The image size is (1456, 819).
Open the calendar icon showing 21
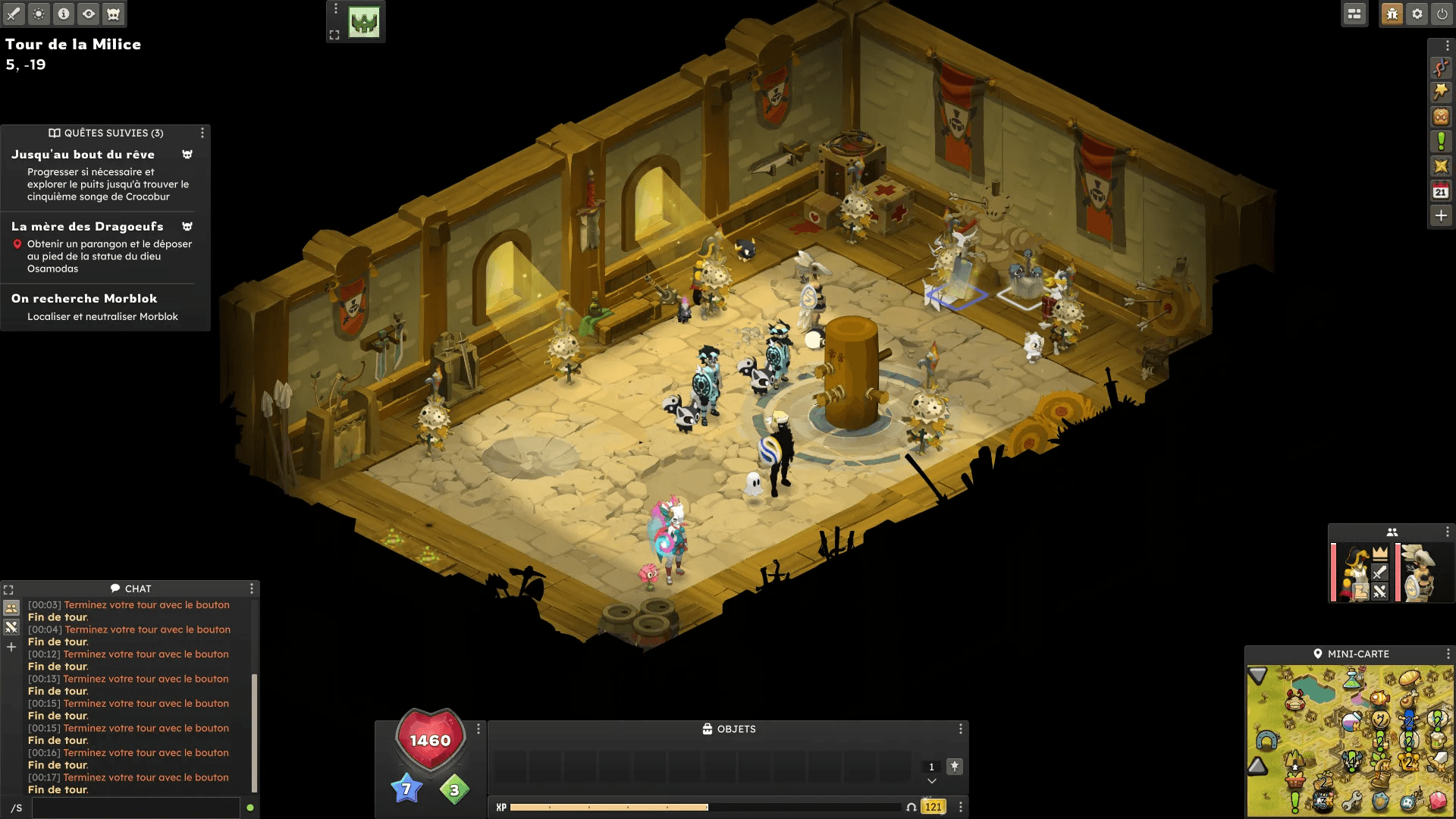coord(1441,190)
